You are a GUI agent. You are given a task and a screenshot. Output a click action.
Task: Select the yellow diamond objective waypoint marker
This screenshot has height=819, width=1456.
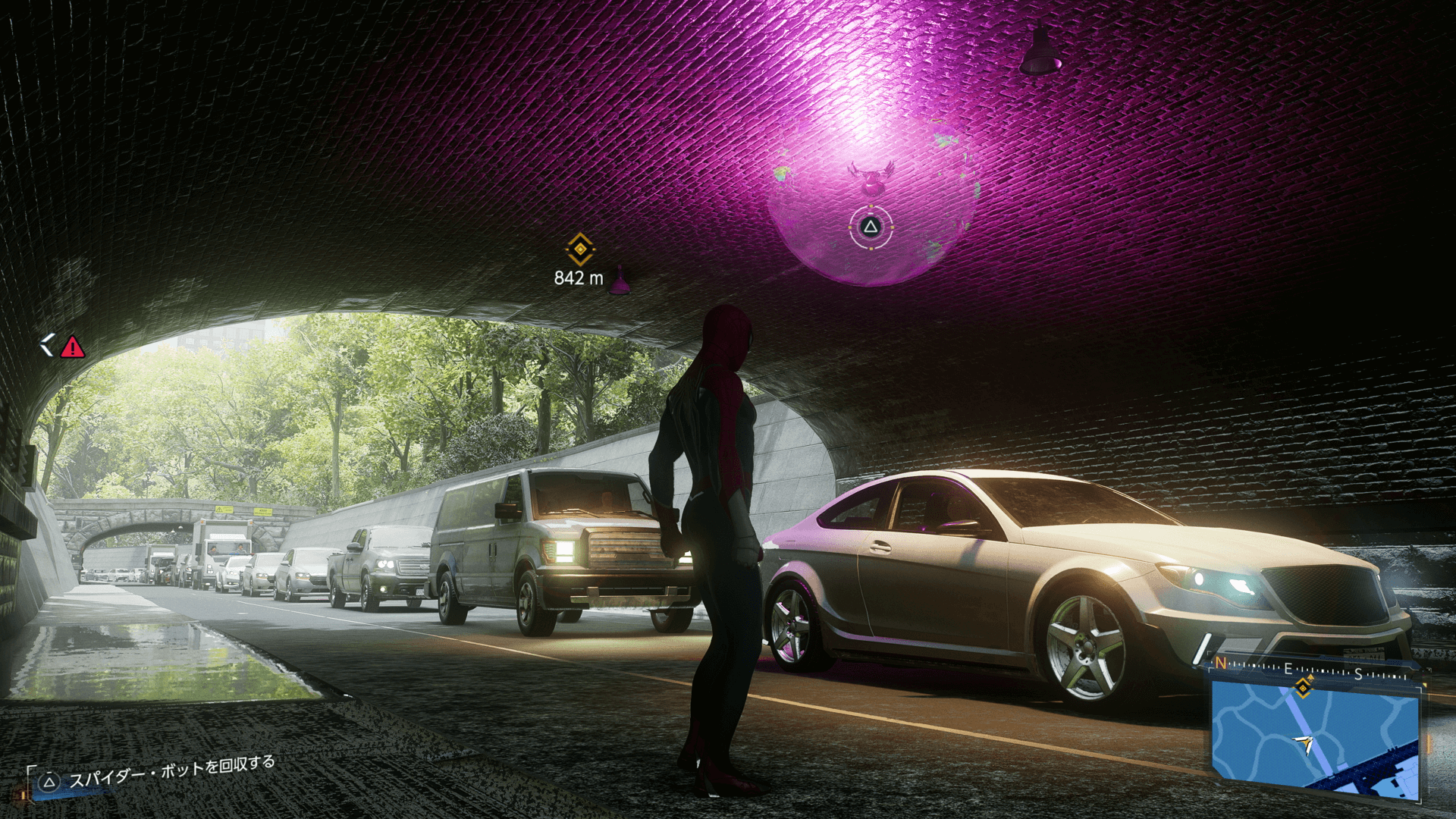[x=580, y=249]
